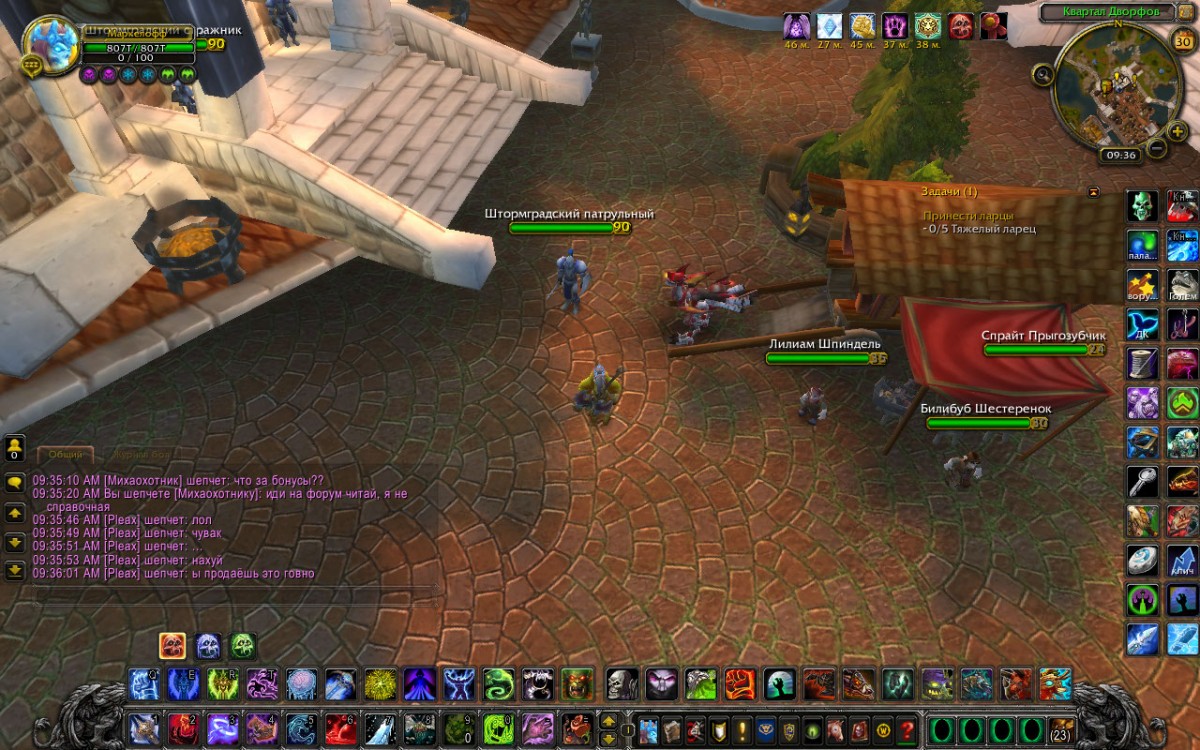1200x750 pixels.
Task: Click the purple wings buff icon, 46 м.
Action: 796,26
